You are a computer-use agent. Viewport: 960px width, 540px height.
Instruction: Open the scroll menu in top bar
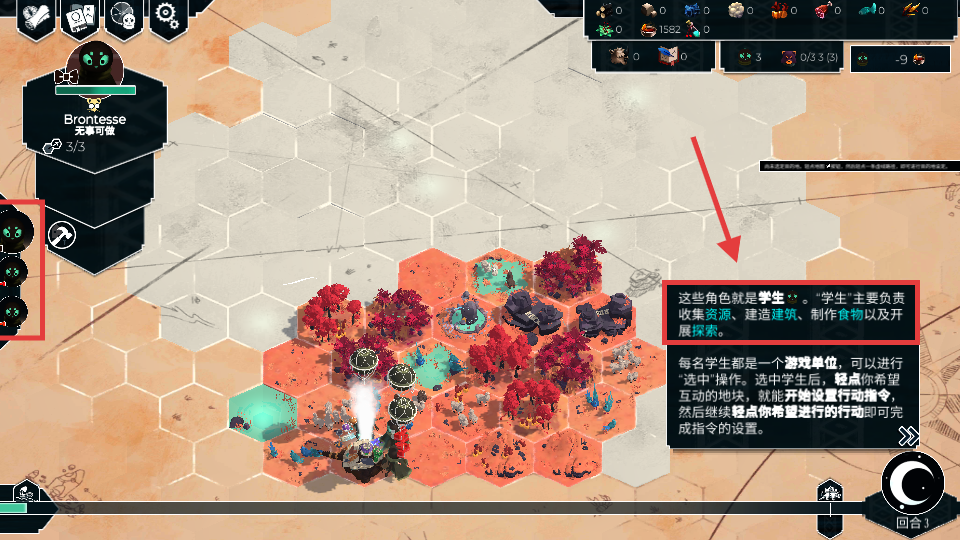point(36,15)
